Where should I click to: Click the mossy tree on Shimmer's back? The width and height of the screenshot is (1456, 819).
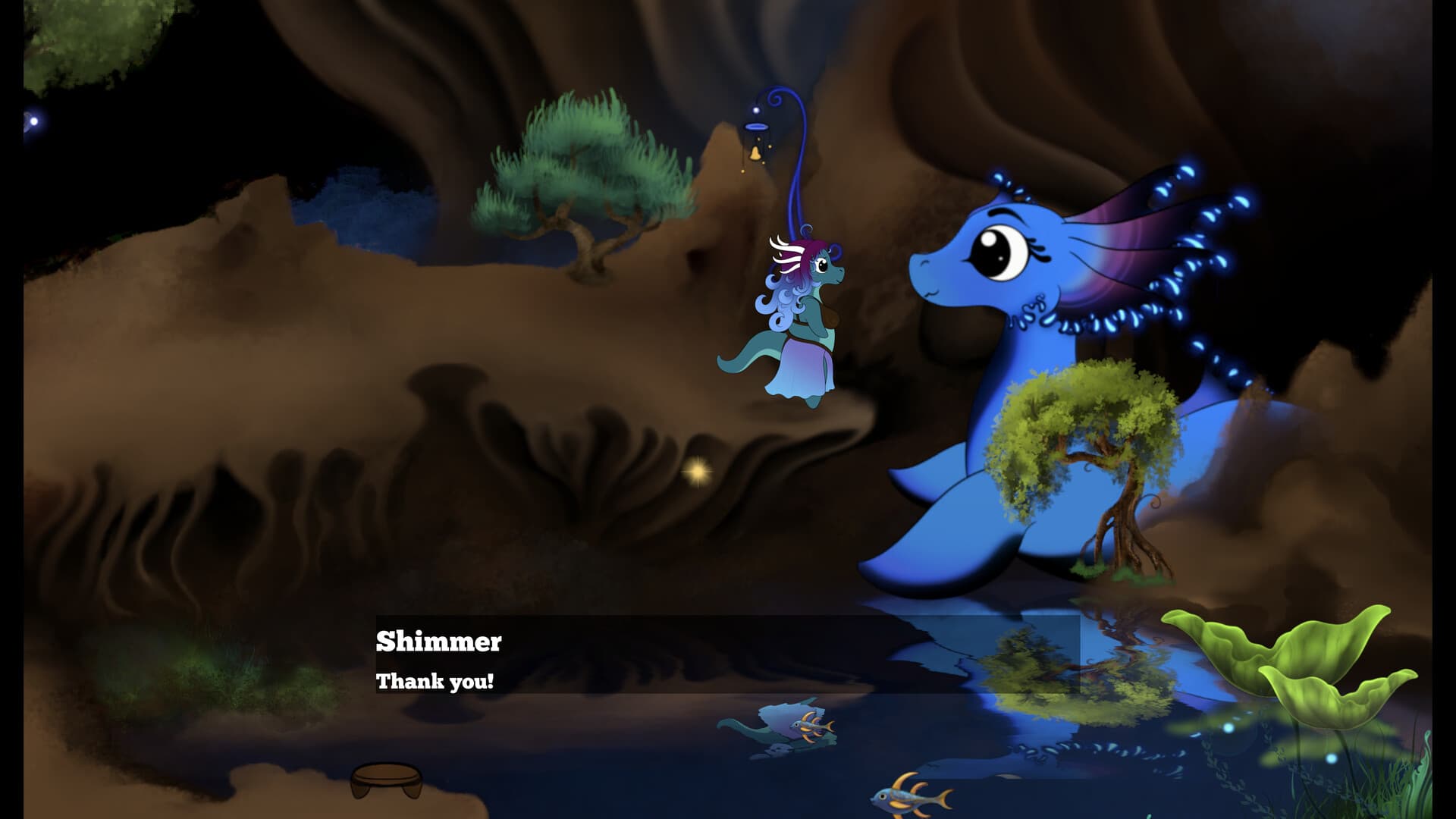(x=1077, y=432)
